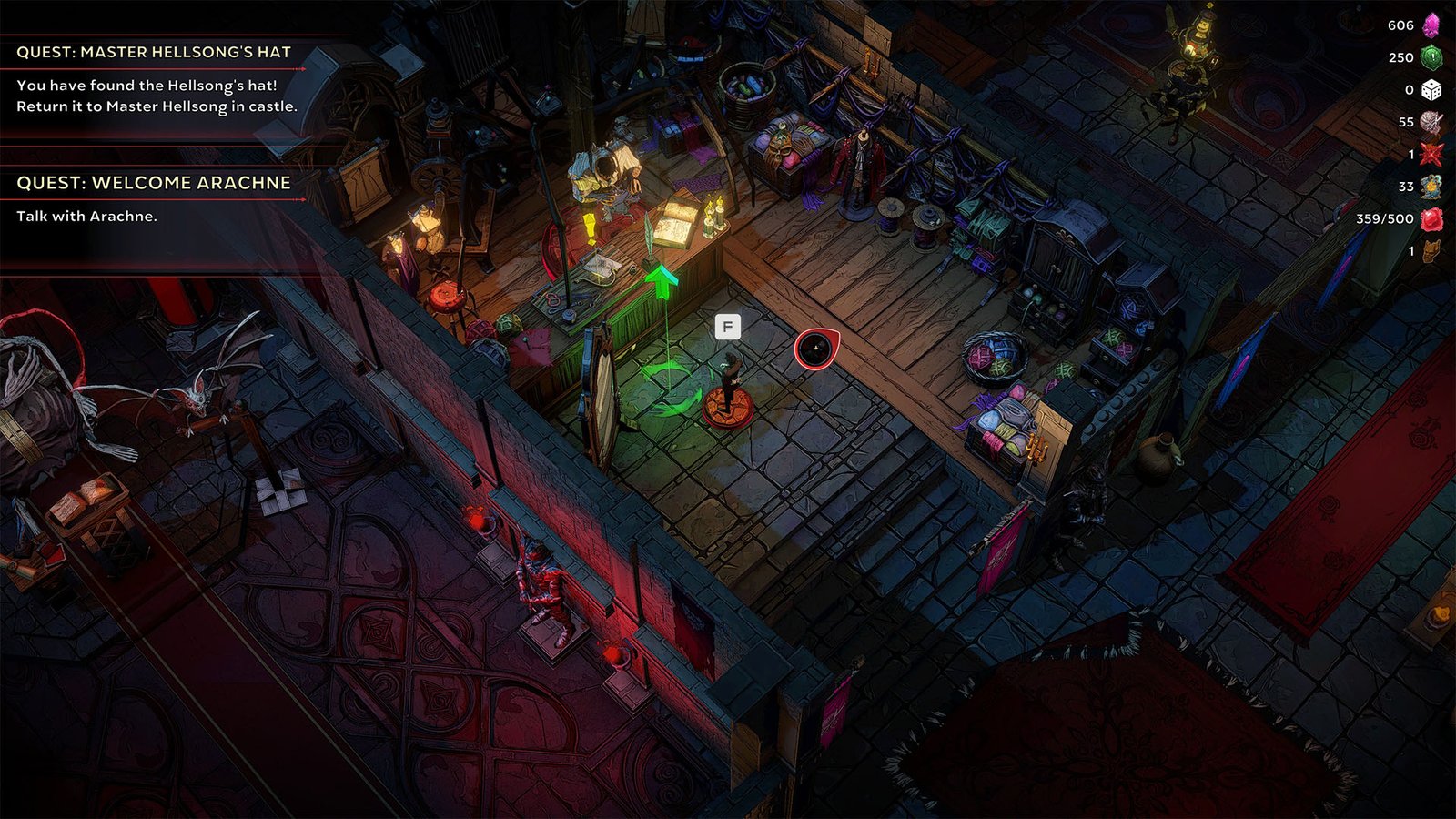This screenshot has height=819, width=1456.
Task: Select the skull-and-dagger resource icon showing 55
Action: coord(1431,123)
